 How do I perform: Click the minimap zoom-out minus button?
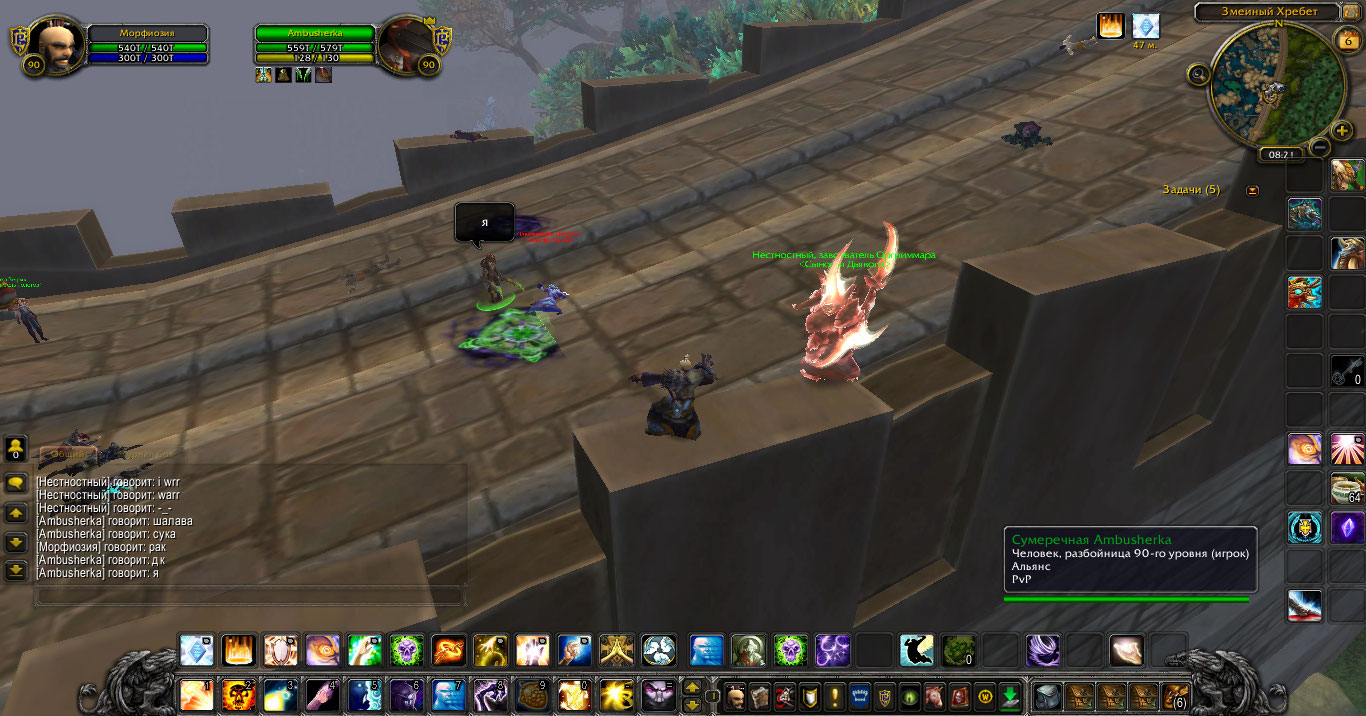[1319, 147]
